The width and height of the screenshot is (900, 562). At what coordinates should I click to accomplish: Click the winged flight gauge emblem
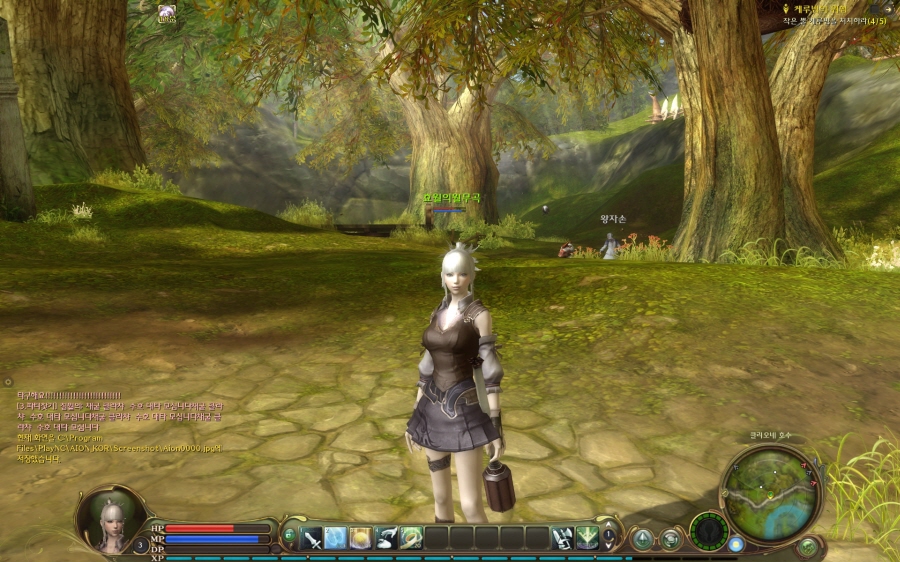click(712, 532)
